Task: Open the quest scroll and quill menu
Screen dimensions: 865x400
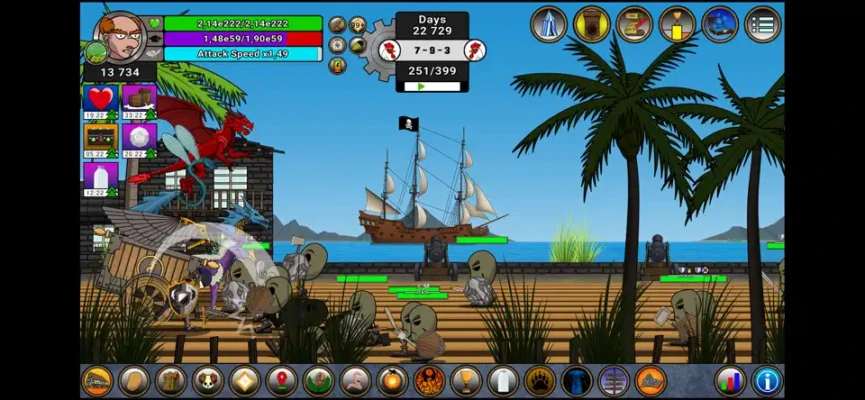Action: pos(634,24)
